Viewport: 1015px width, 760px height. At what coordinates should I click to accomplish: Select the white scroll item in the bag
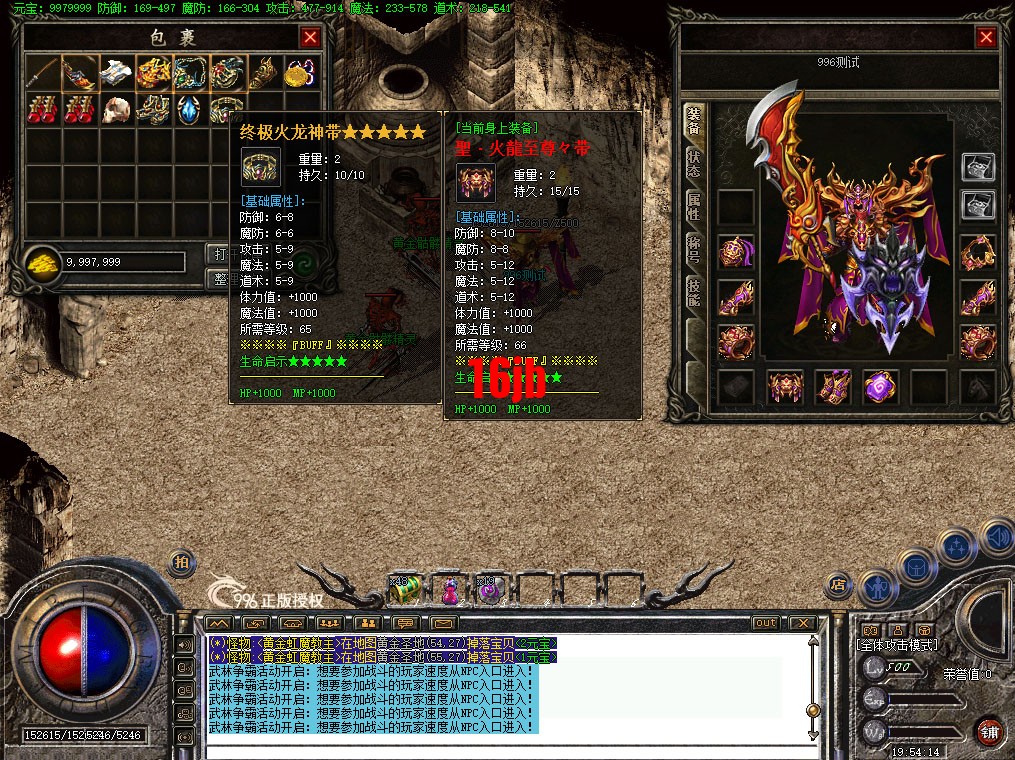[x=115, y=73]
